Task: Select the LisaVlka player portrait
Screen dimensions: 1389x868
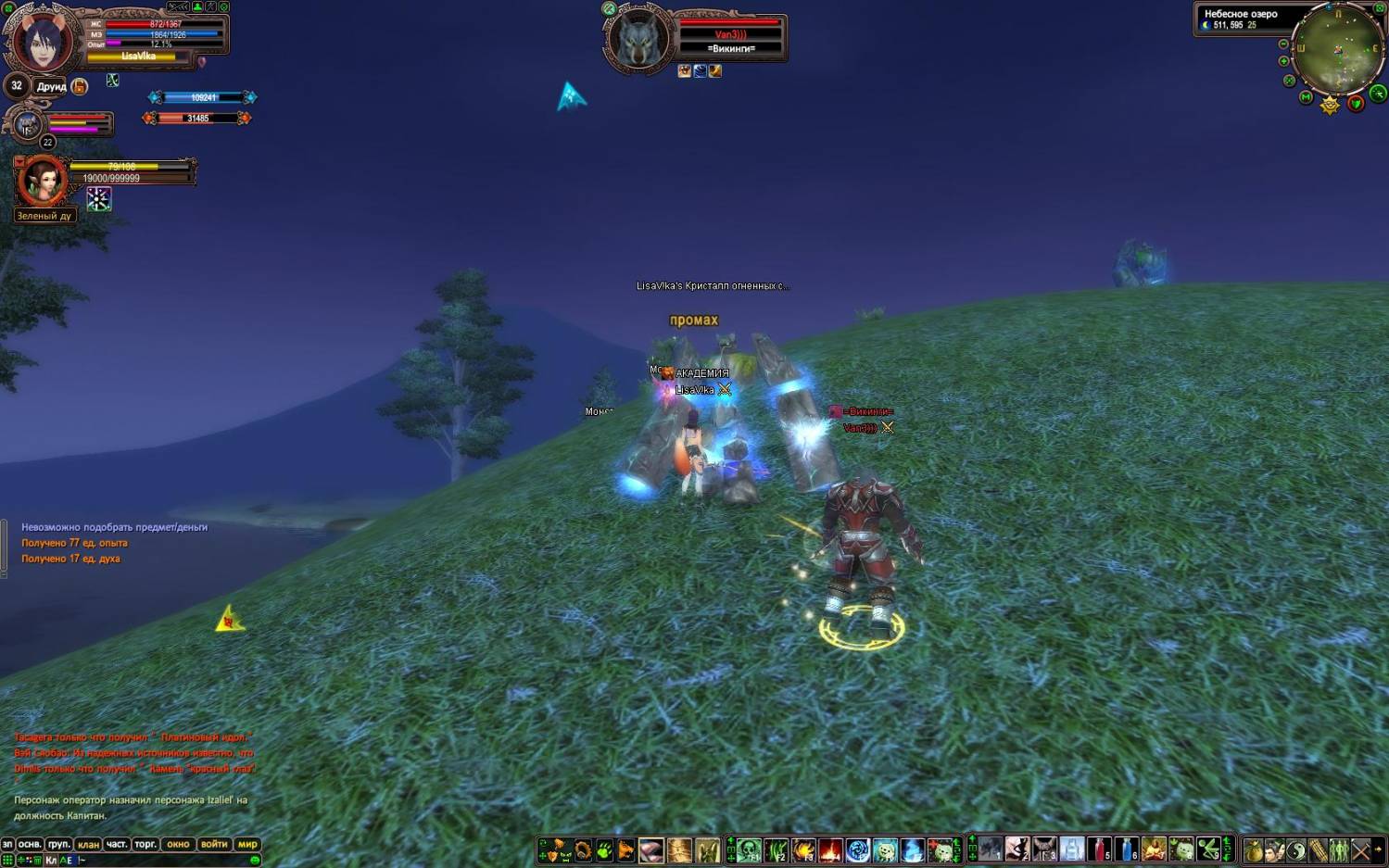Action: pos(42,42)
